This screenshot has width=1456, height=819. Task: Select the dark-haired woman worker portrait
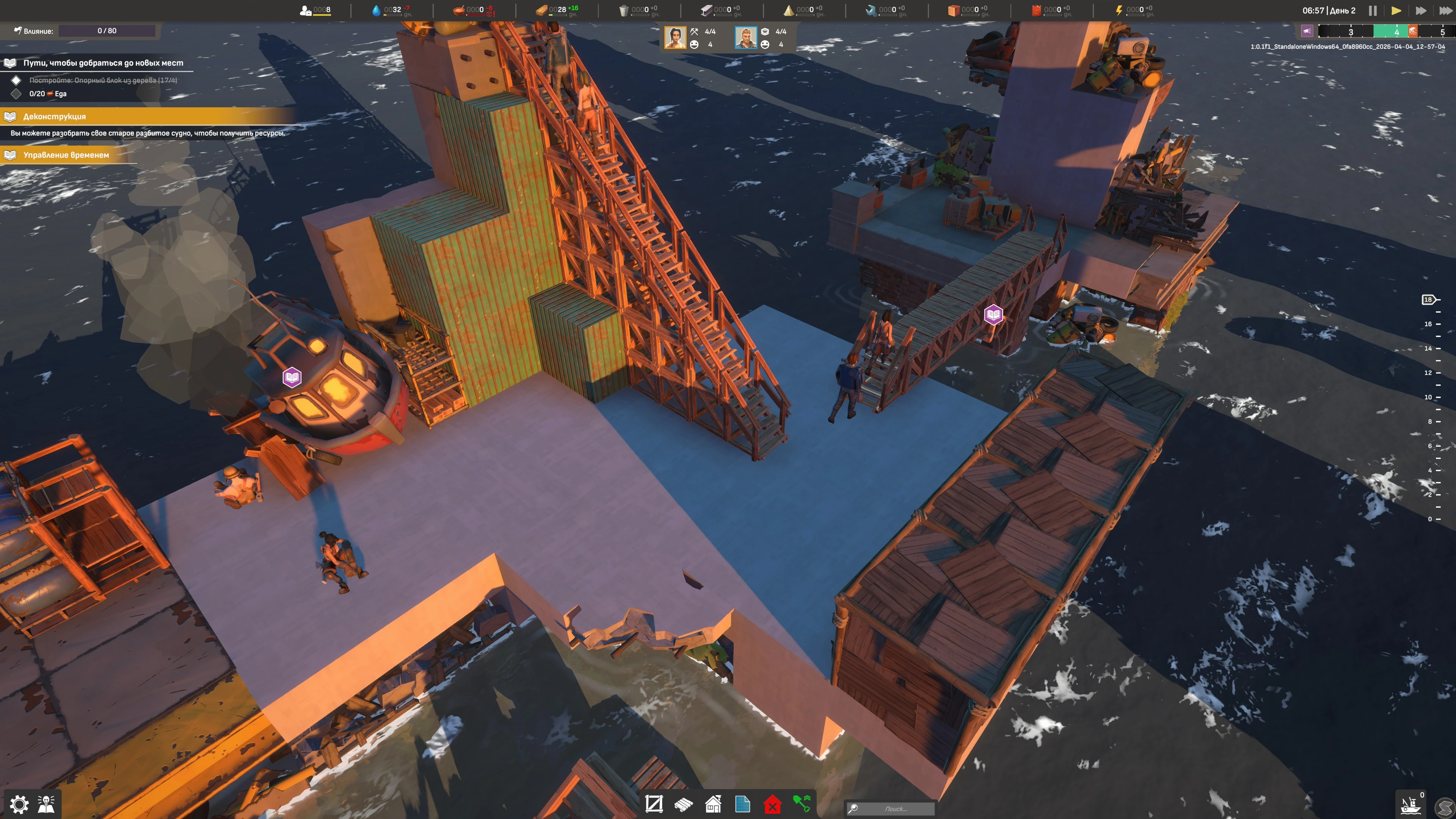pos(675,38)
